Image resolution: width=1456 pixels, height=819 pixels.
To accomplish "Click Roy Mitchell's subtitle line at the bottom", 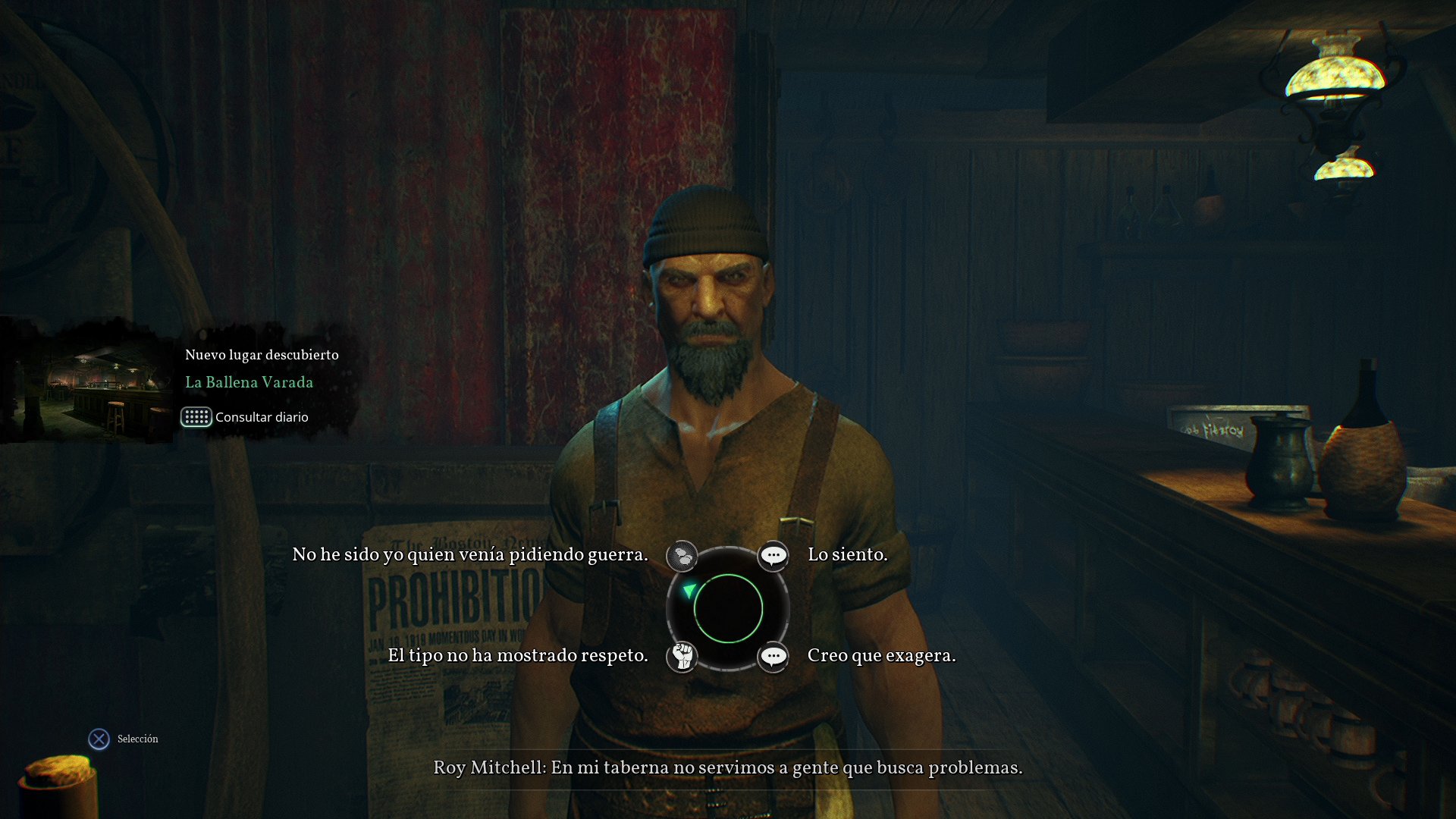I will (x=727, y=768).
